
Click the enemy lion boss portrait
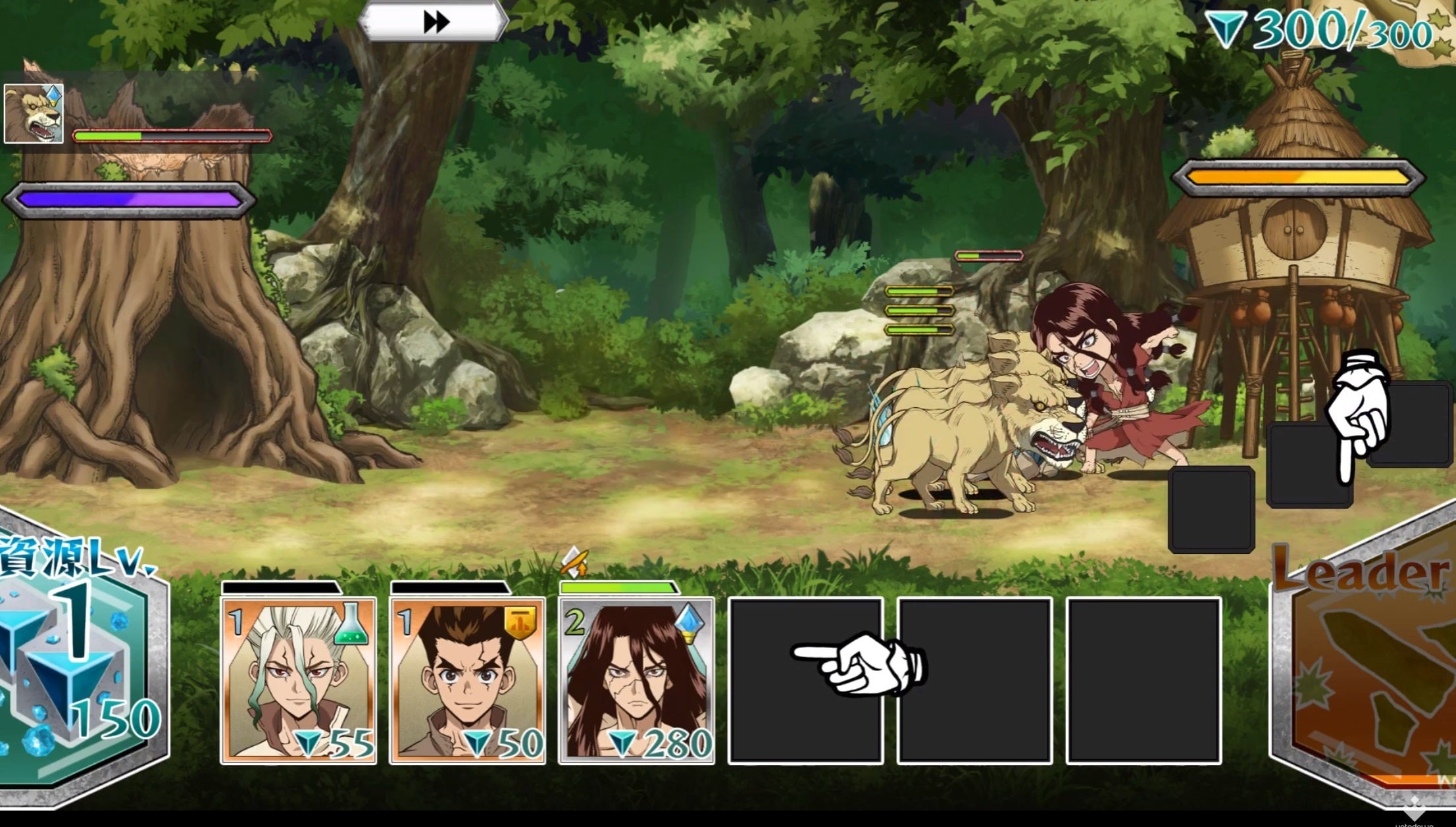click(x=35, y=112)
